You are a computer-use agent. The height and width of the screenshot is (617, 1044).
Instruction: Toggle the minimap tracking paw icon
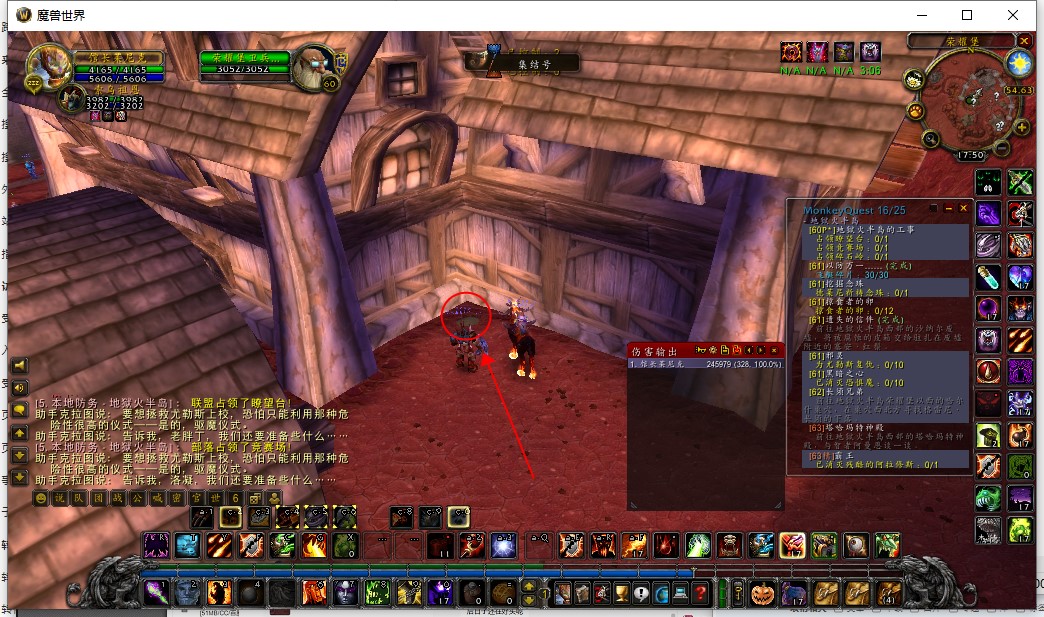914,108
